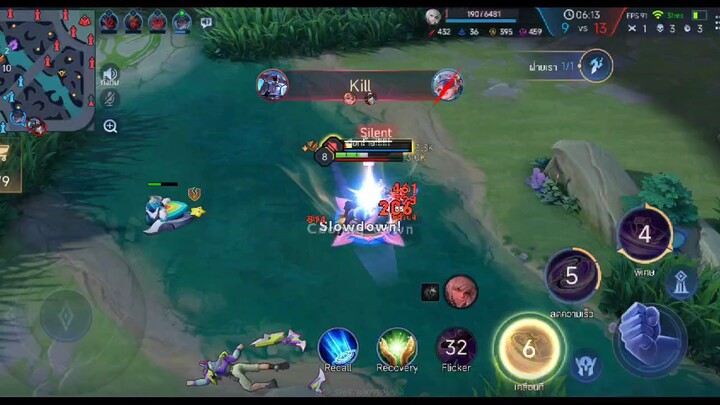Toggle the muted microphone button
Image resolution: width=720 pixels, height=405 pixels.
click(x=110, y=98)
